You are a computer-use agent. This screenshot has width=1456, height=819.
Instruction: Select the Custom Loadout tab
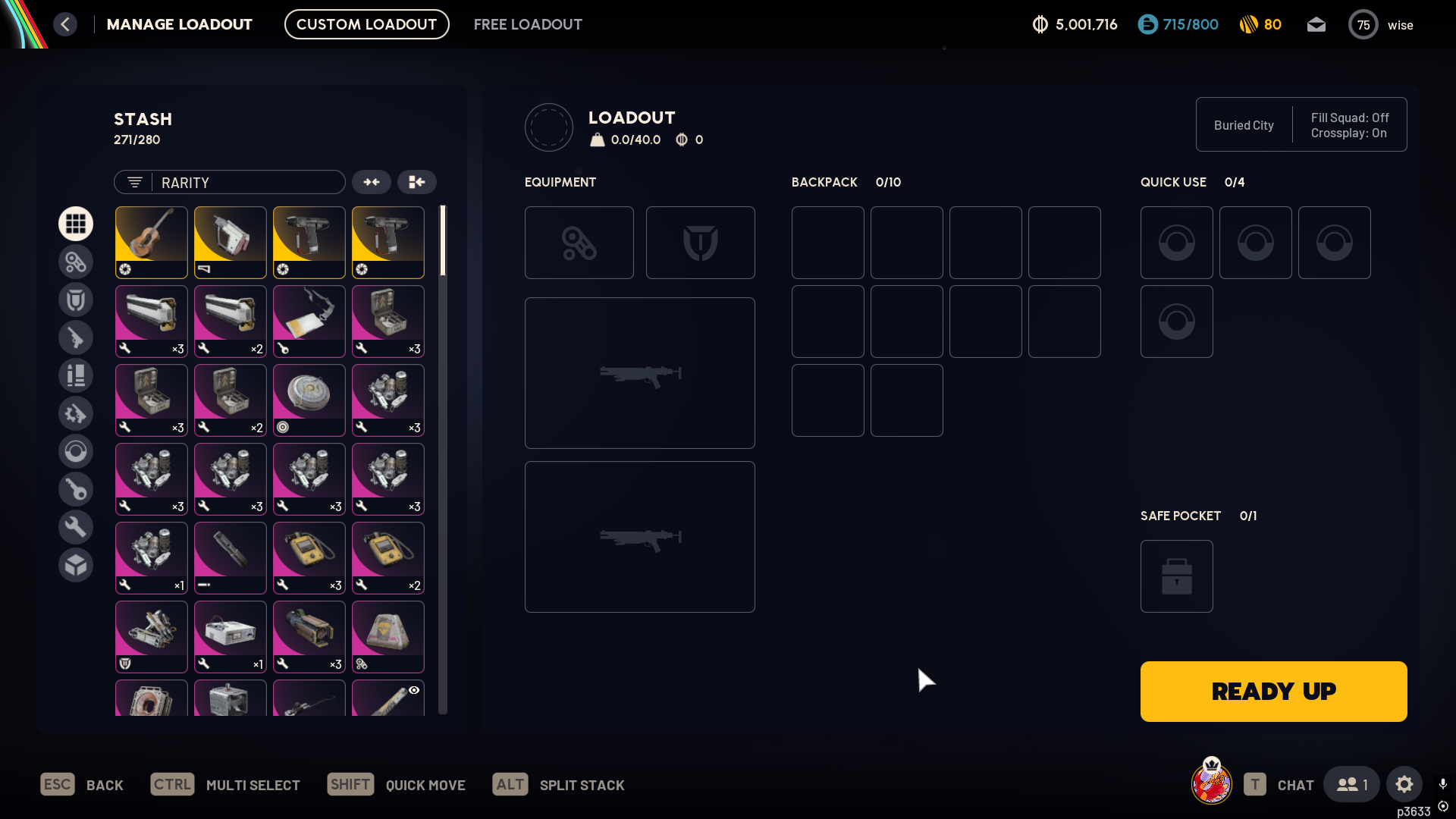pos(366,24)
